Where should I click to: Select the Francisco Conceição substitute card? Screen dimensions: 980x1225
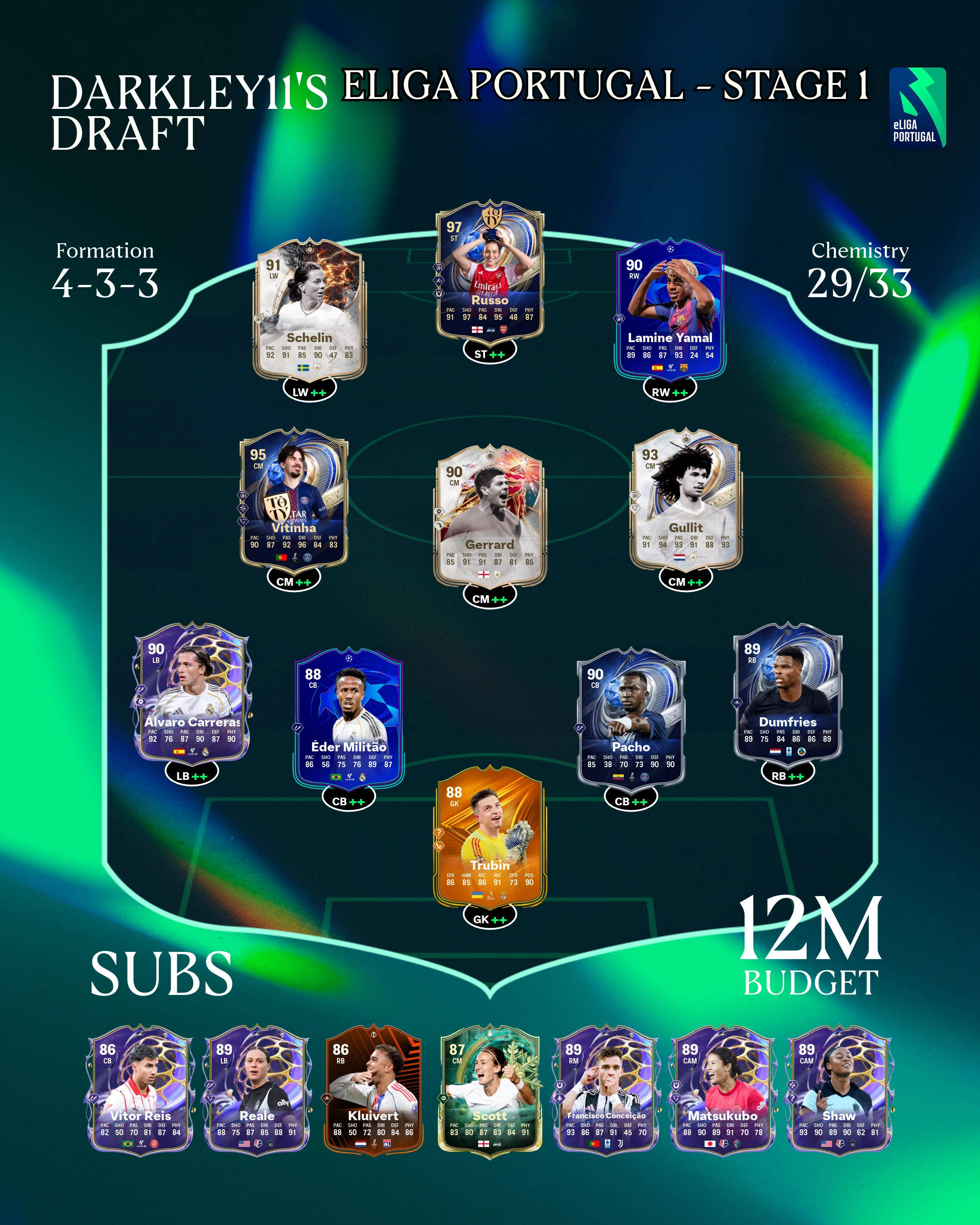pyautogui.click(x=606, y=1090)
